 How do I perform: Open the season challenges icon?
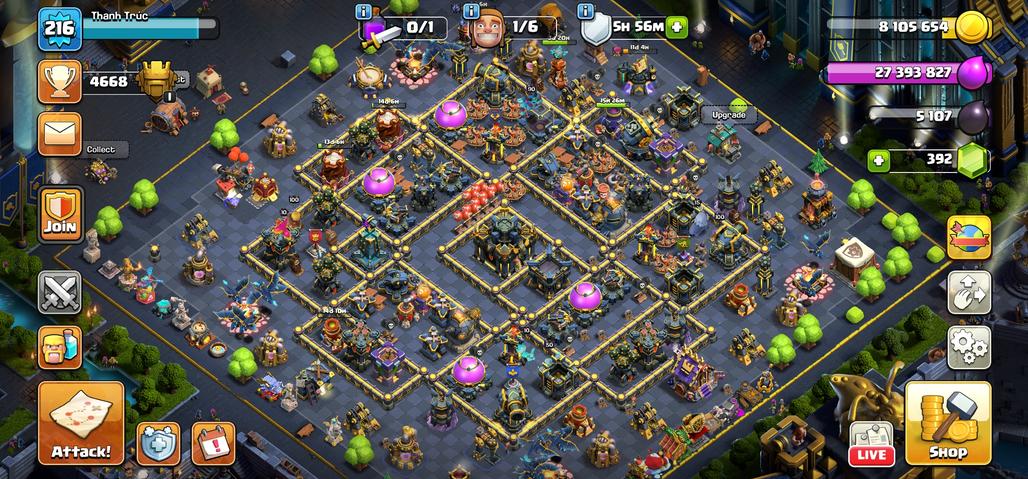click(968, 237)
